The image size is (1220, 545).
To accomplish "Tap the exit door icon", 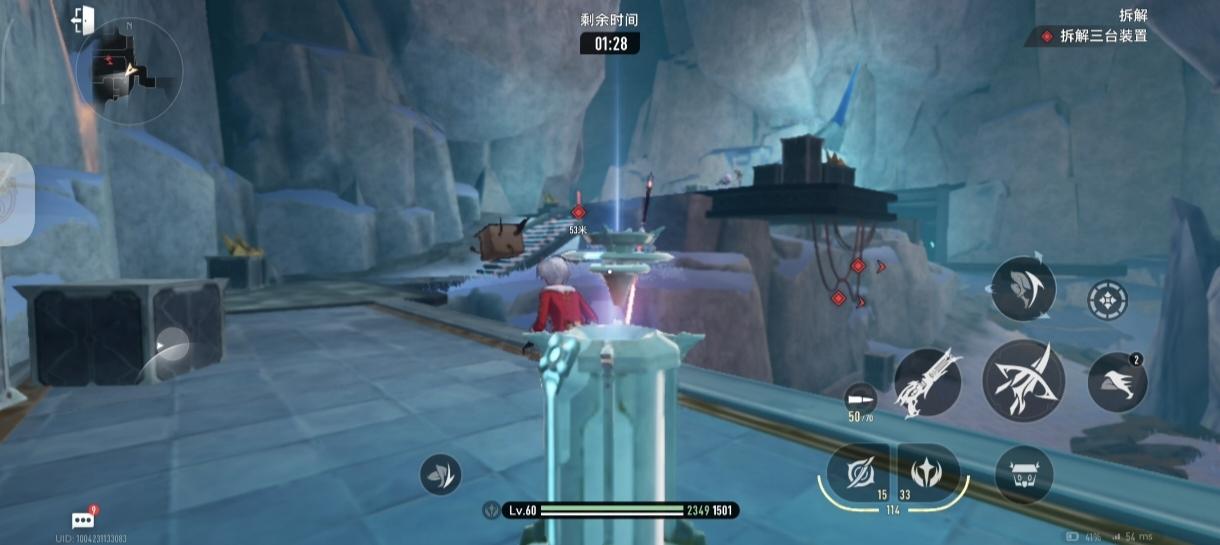I will click(83, 19).
